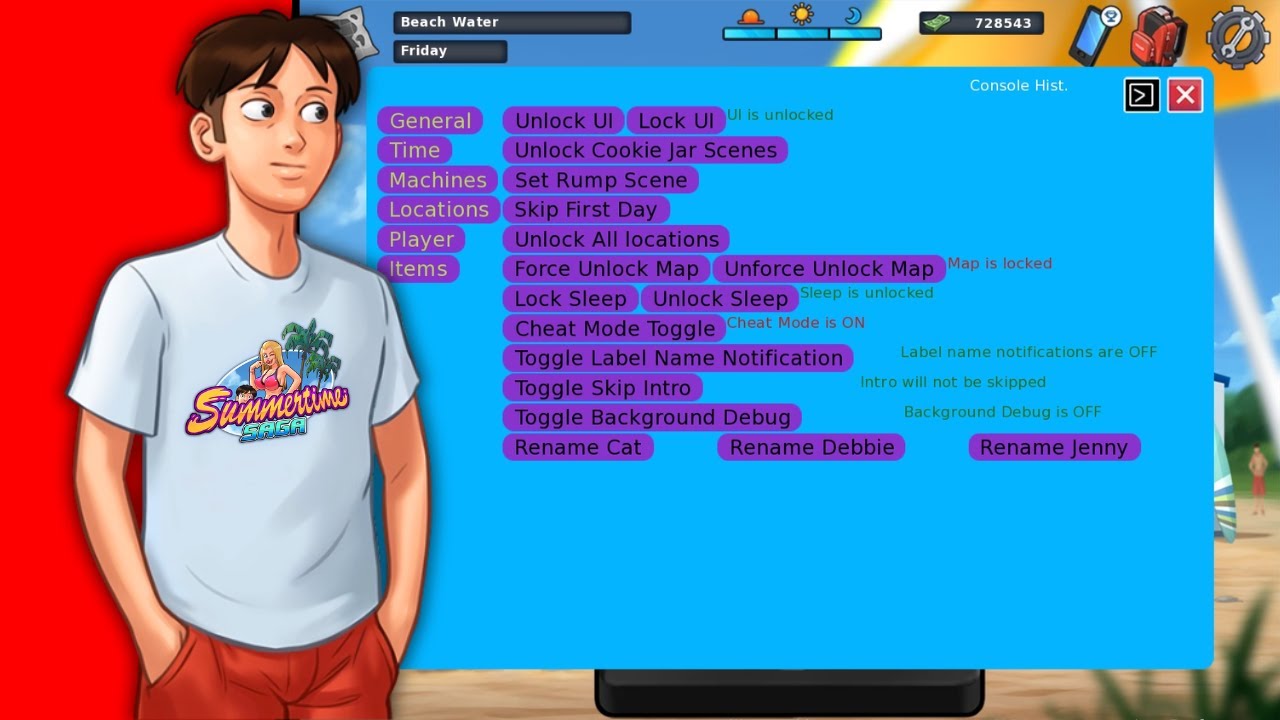Click the day progress bar
1280x720 pixels.
pyautogui.click(x=802, y=33)
